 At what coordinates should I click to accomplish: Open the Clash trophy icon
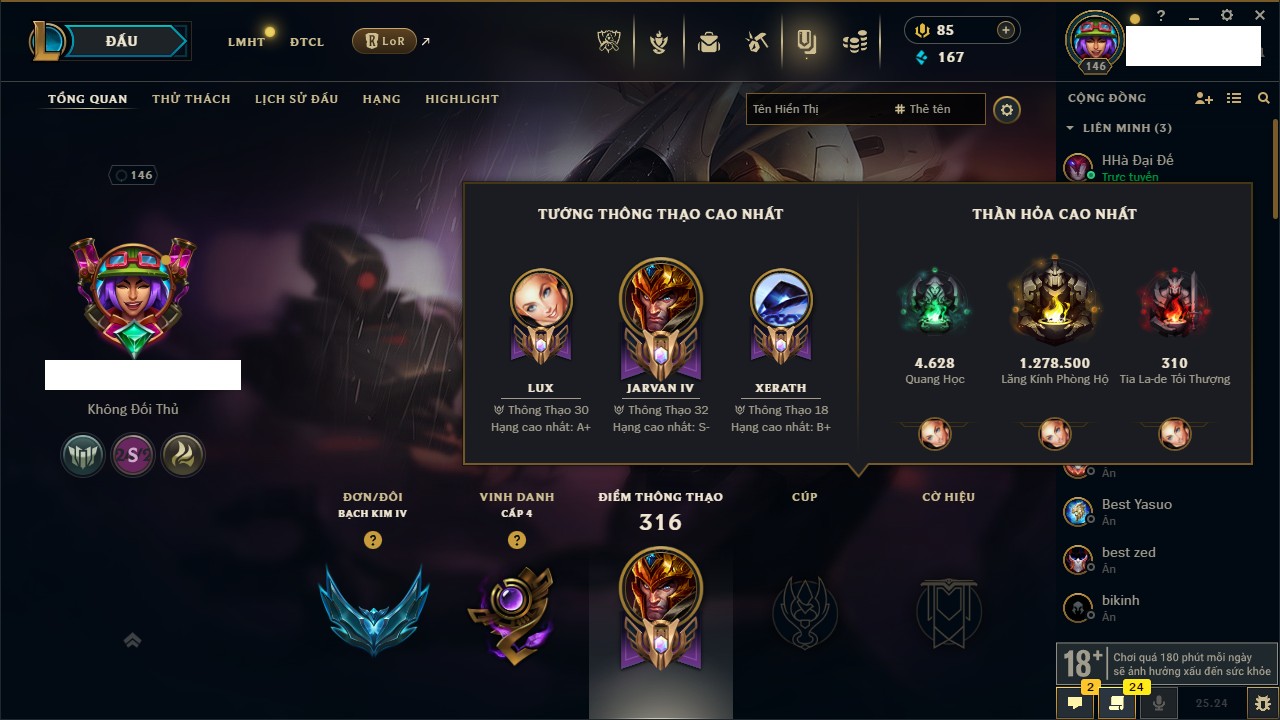(609, 42)
